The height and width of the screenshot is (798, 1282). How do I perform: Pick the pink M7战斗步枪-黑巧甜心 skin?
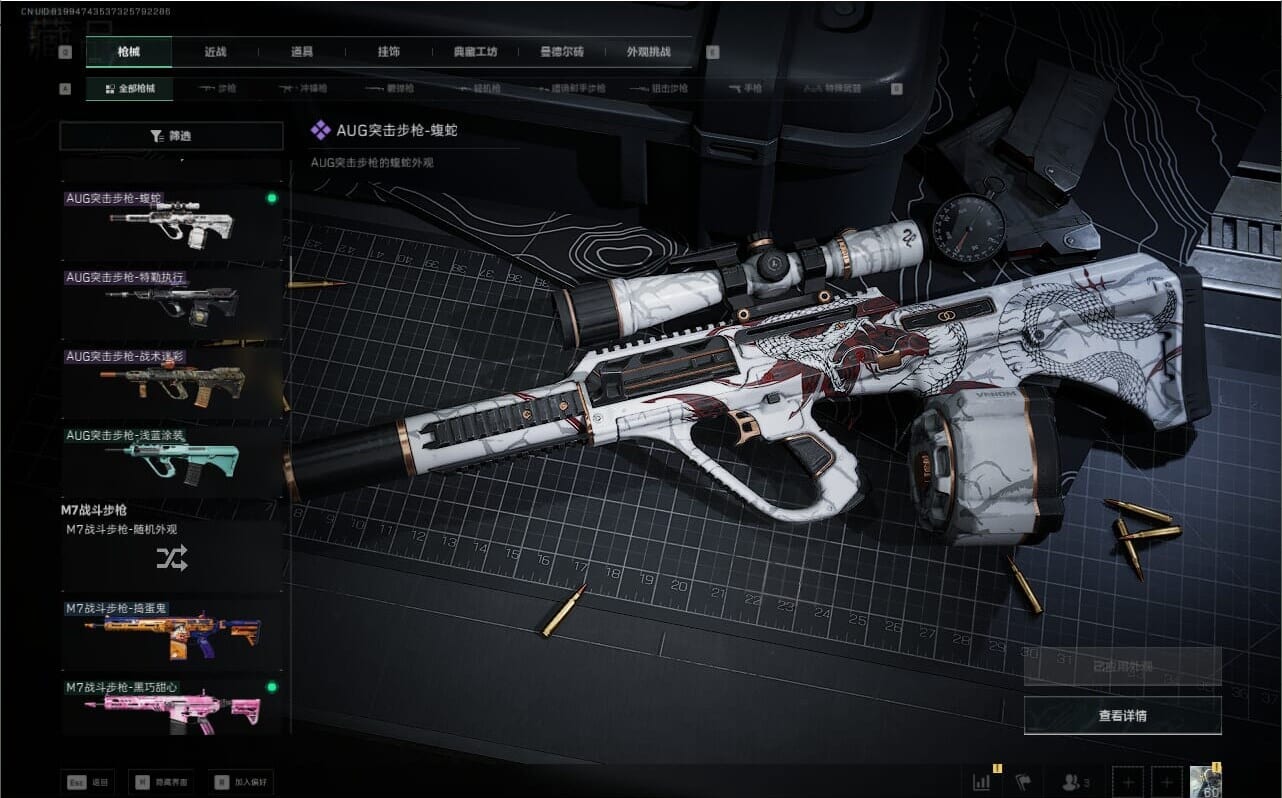click(171, 707)
